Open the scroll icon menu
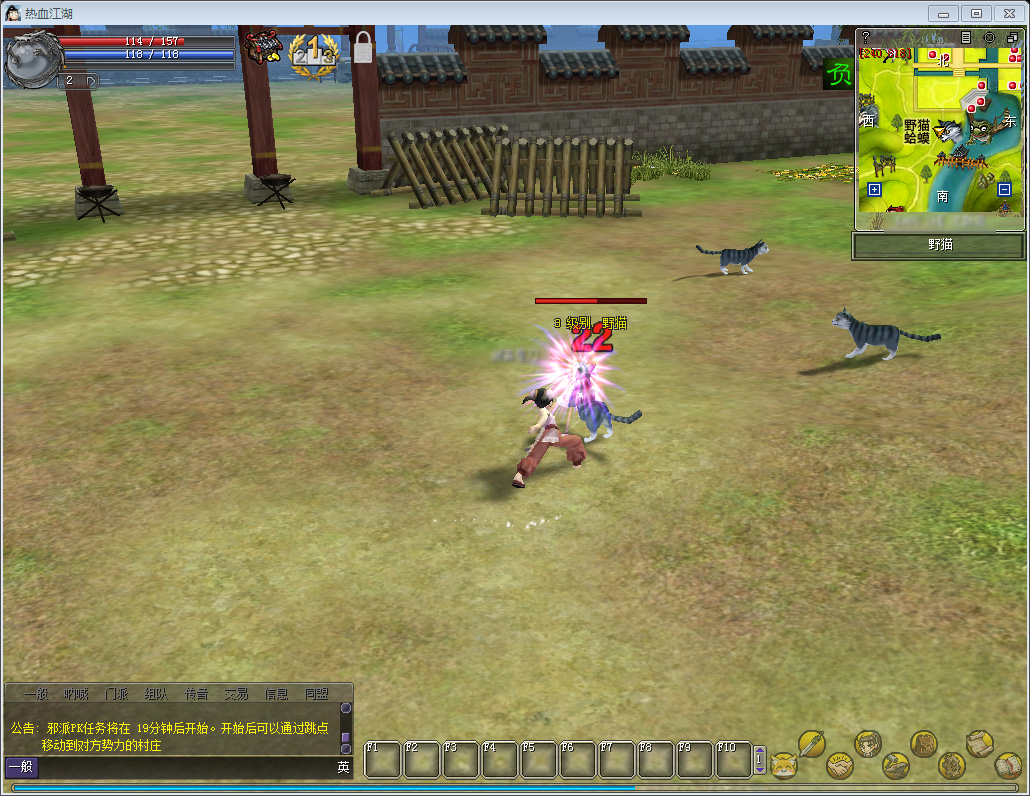The image size is (1030, 796). coord(980,743)
